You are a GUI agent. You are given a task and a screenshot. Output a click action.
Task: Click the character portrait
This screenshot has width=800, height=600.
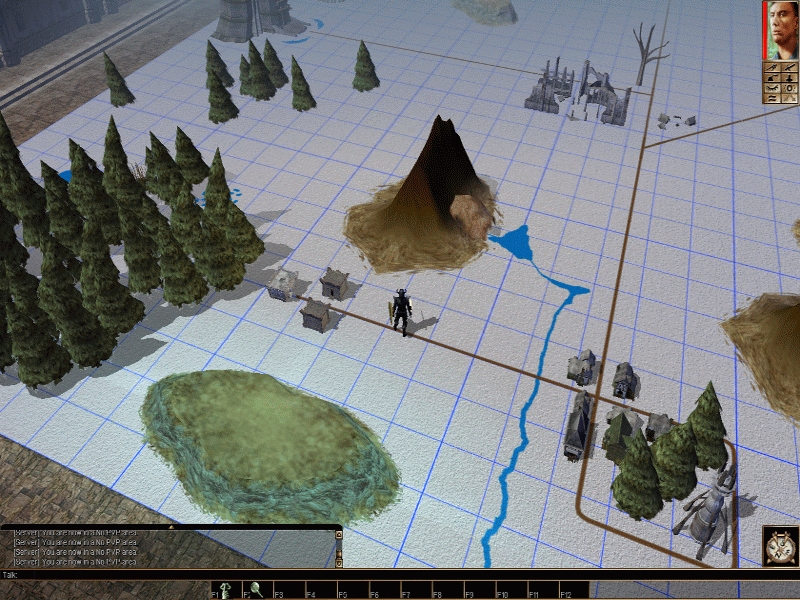click(781, 30)
